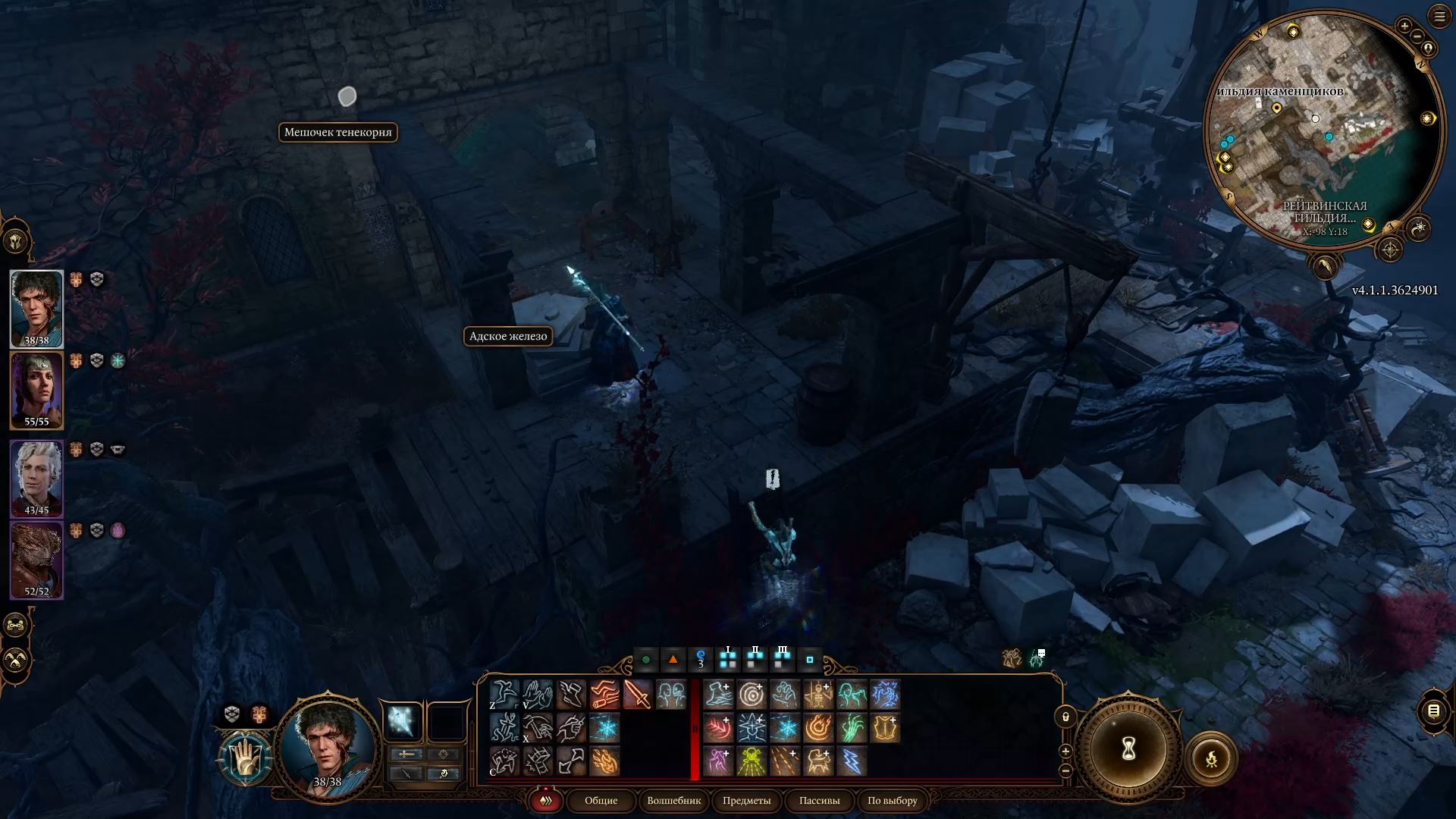This screenshot has width=1456, height=819.
Task: Toggle the green circle hotbar filter
Action: click(x=646, y=660)
